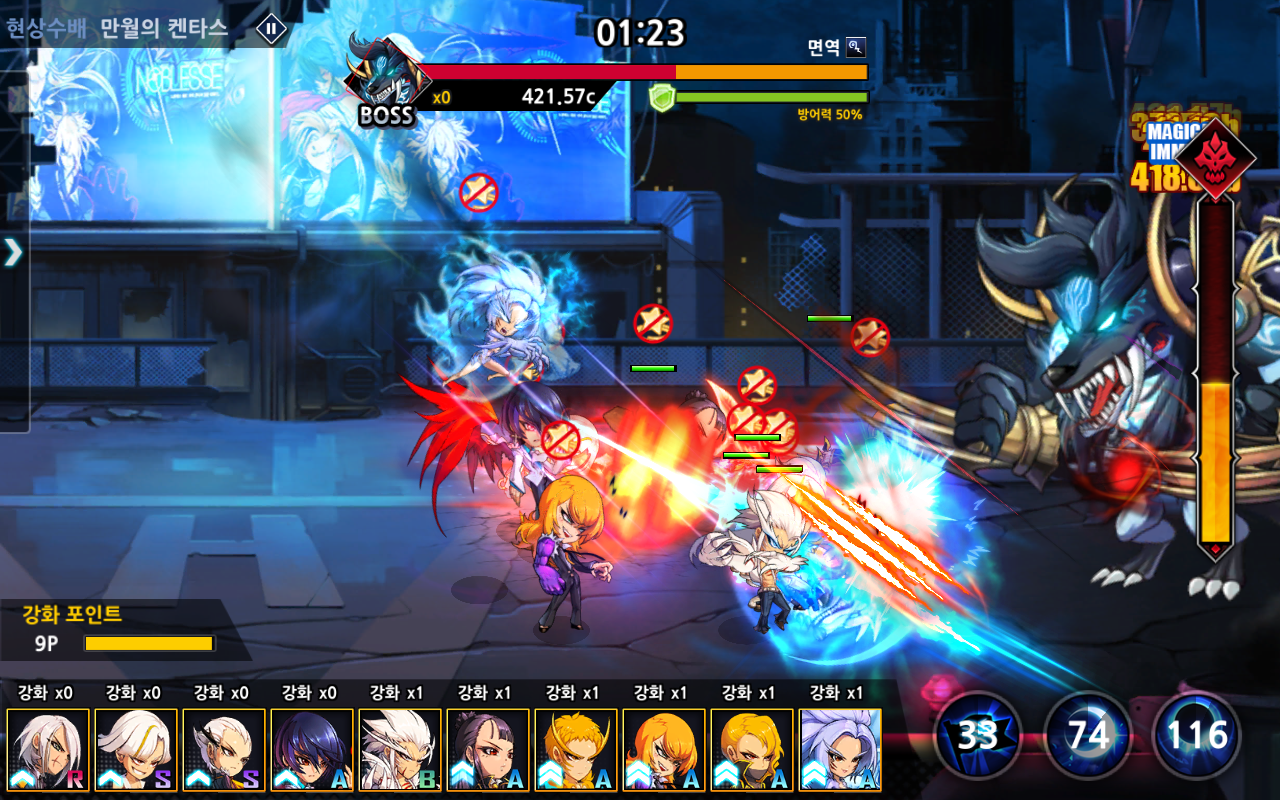Choose the orange-haired hero wearing a black mask

[752, 750]
